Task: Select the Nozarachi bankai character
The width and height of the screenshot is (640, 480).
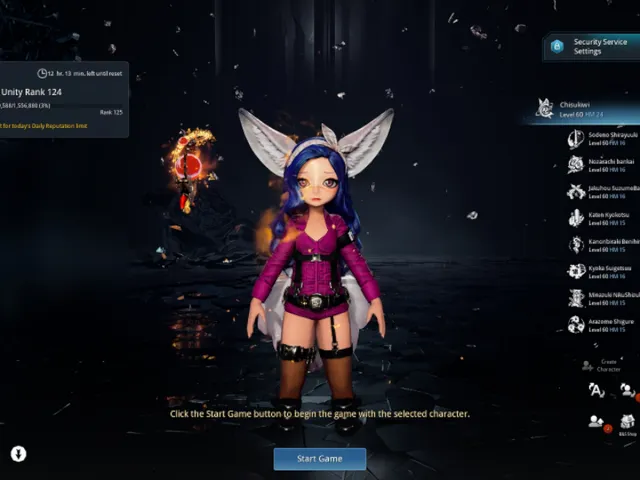Action: click(x=598, y=165)
